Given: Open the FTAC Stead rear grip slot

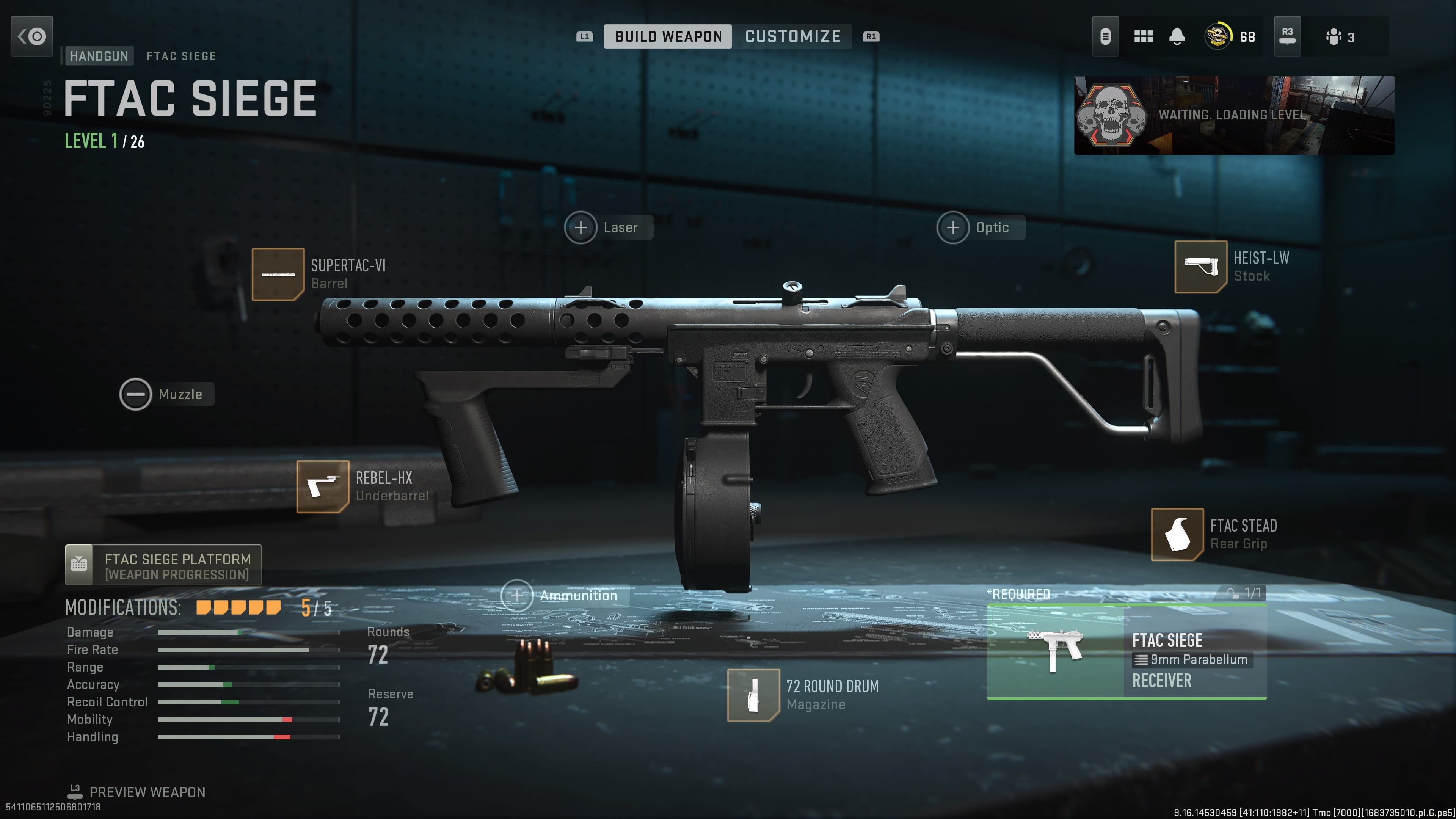Looking at the screenshot, I should (x=1177, y=534).
